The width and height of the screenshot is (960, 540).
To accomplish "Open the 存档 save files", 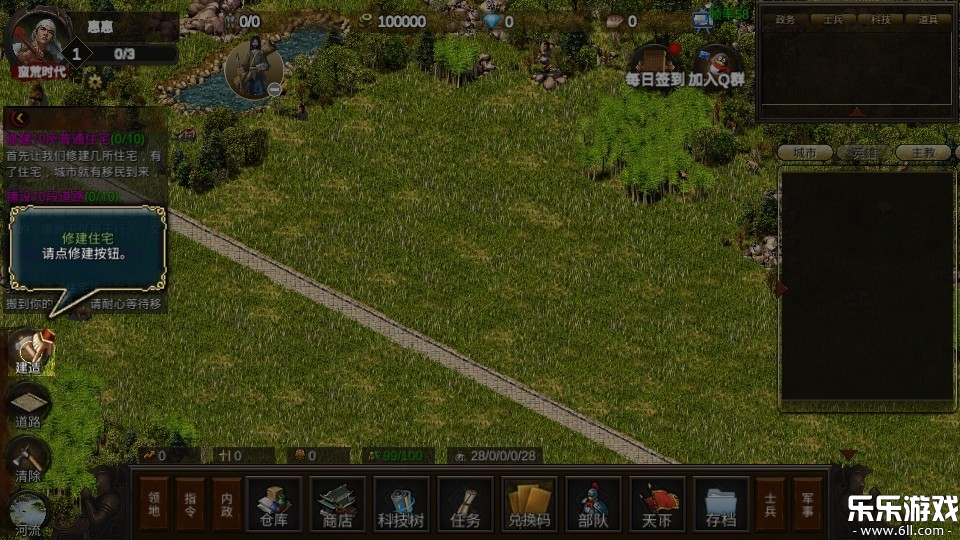I will [721, 503].
